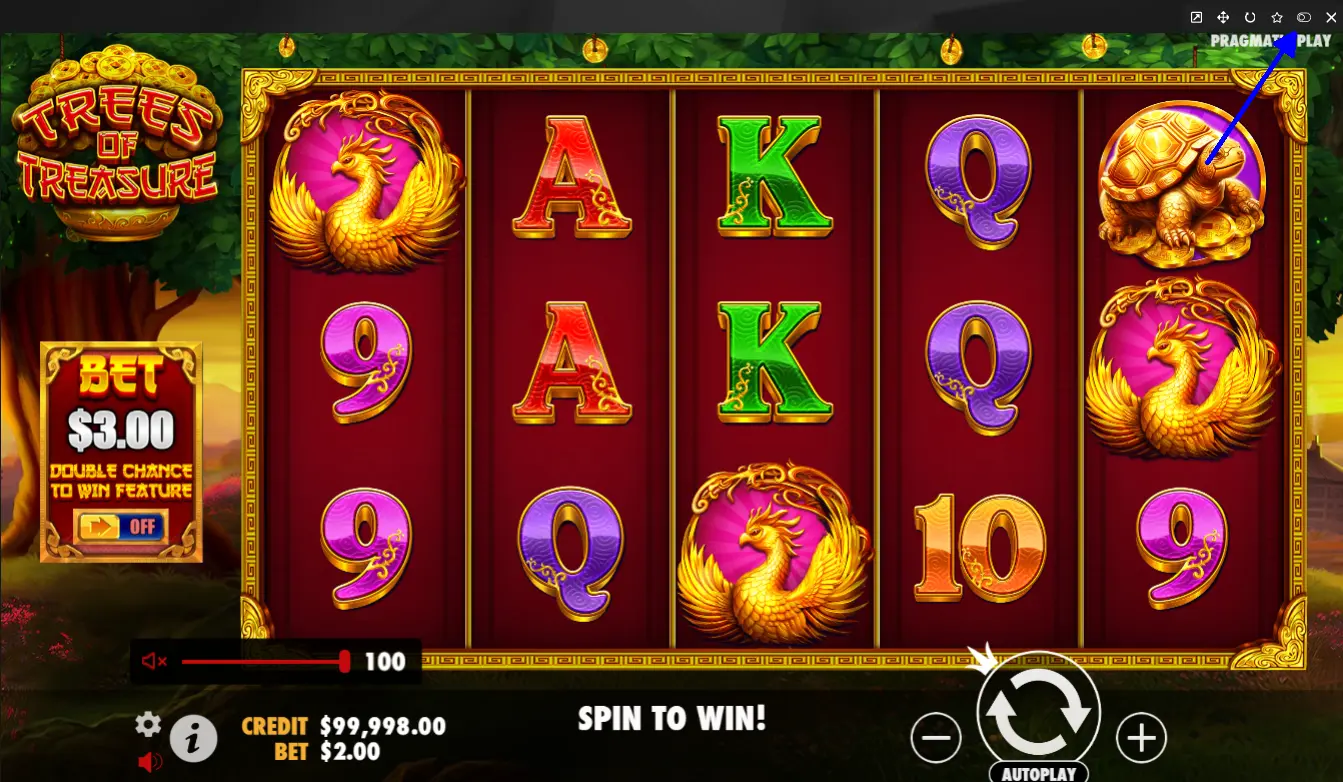Open the game in a new window
The width and height of the screenshot is (1343, 782).
(x=1196, y=17)
